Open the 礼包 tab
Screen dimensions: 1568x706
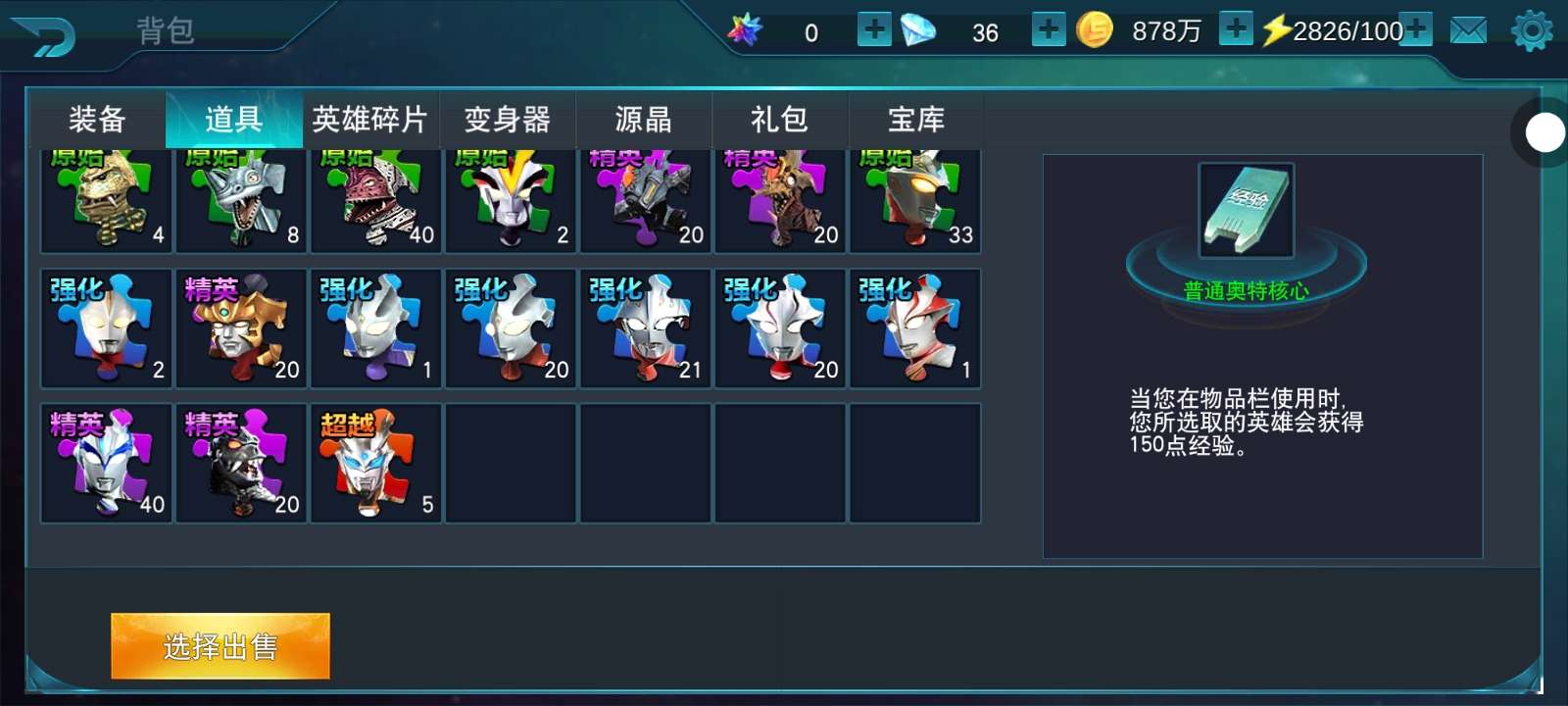(779, 120)
